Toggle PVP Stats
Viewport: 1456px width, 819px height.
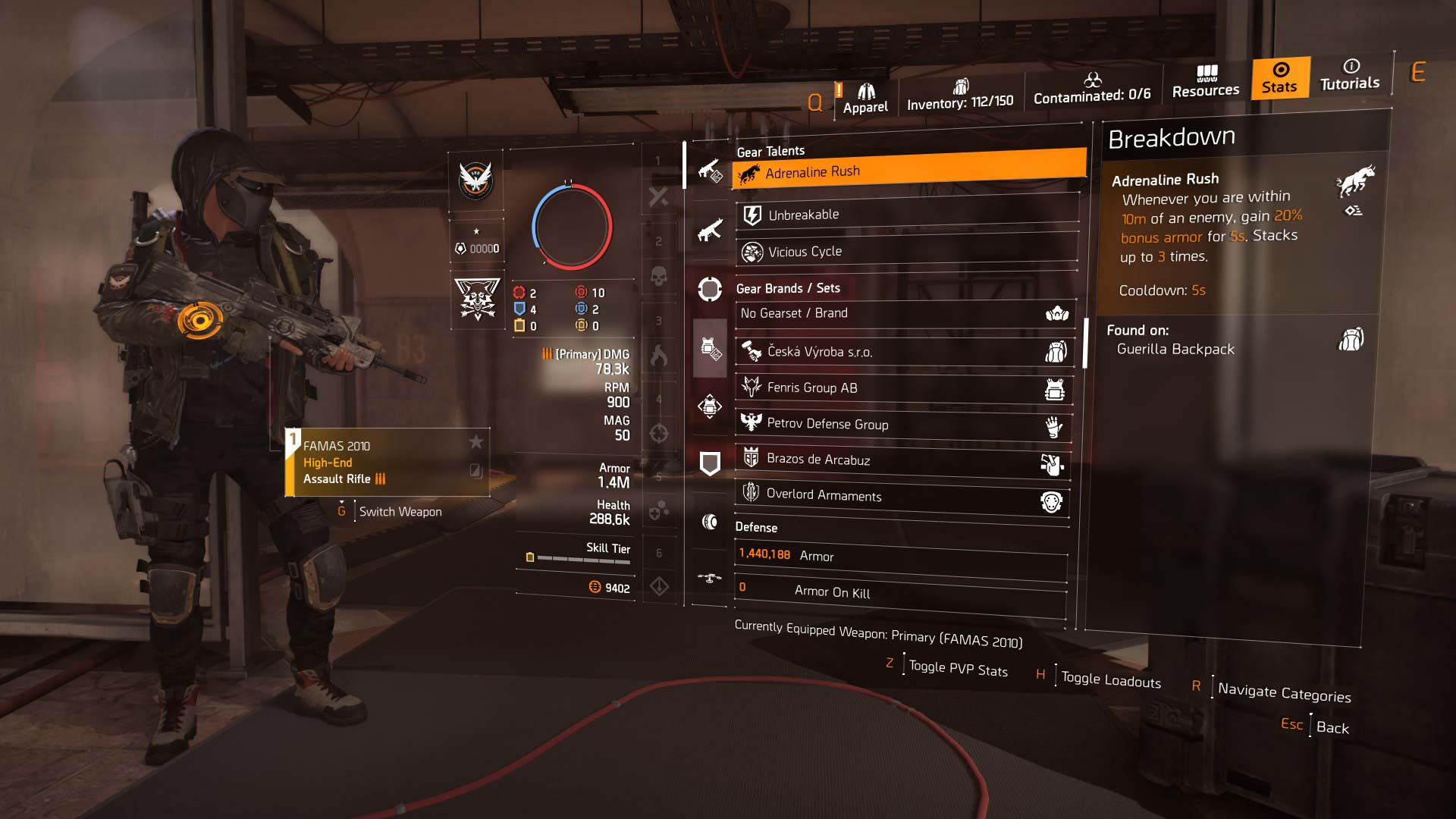click(958, 669)
